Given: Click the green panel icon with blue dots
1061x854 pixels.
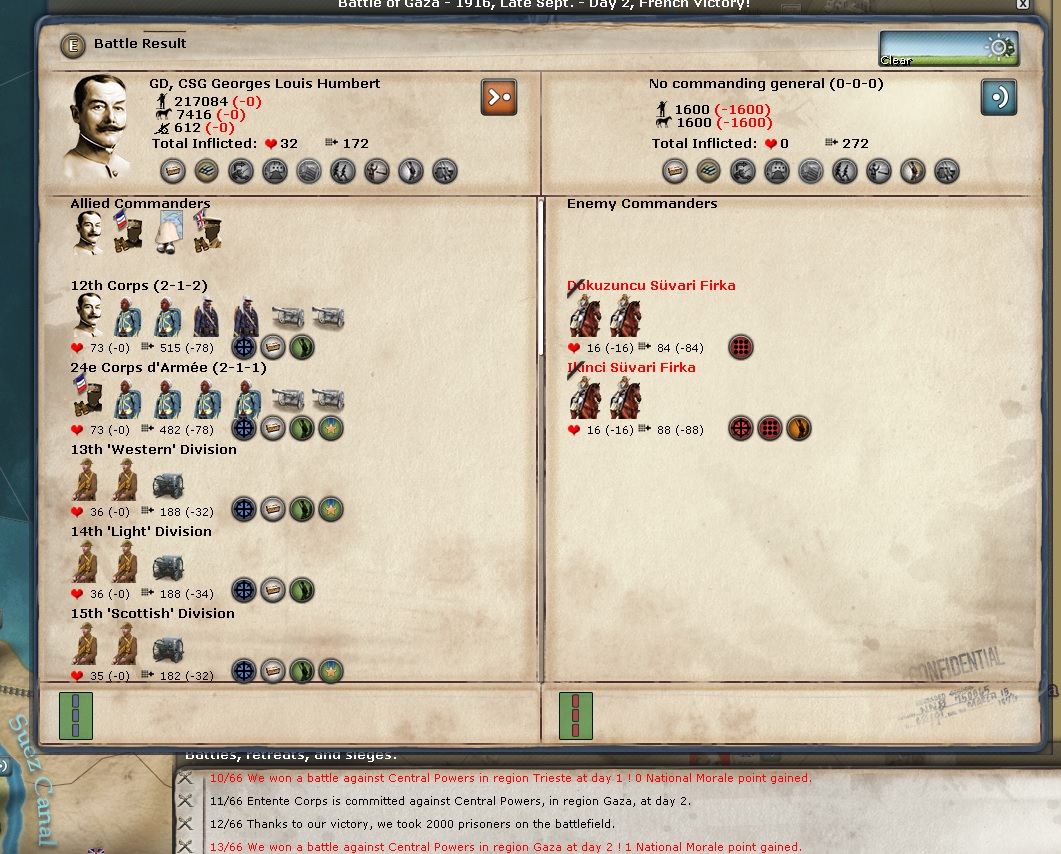Looking at the screenshot, I should (76, 716).
